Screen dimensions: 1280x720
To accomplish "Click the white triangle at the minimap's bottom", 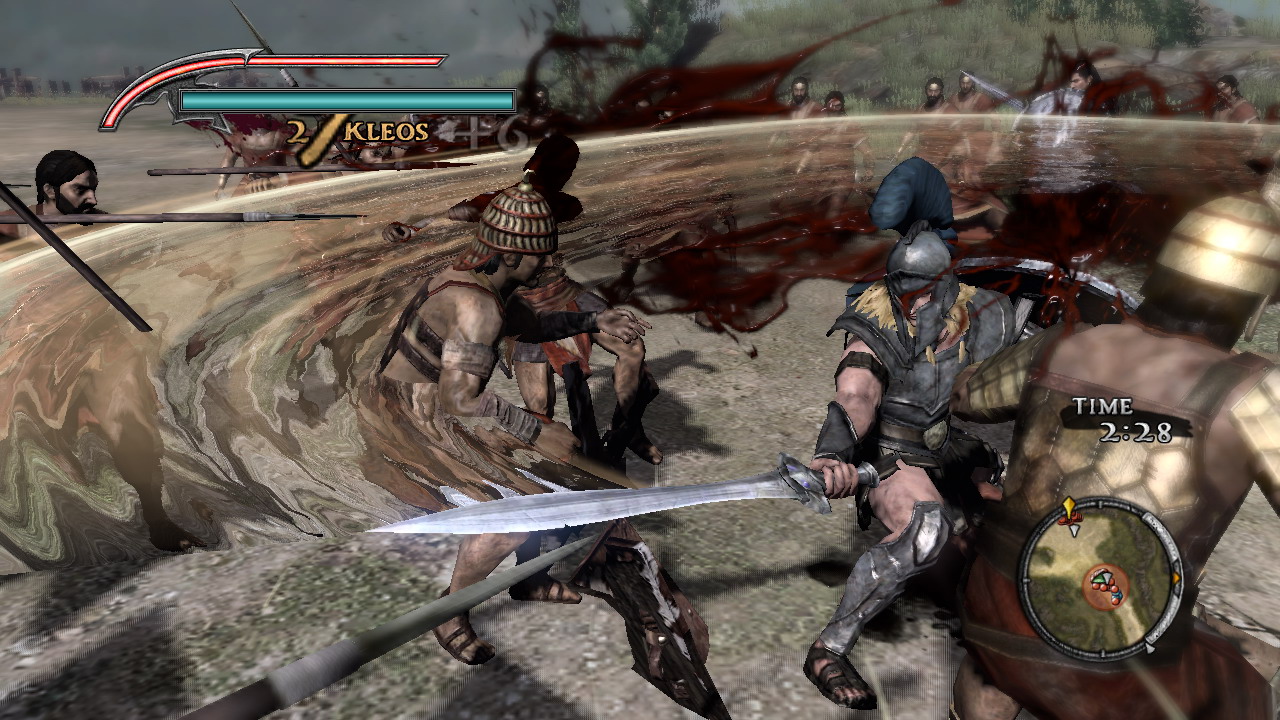I will tap(1149, 648).
